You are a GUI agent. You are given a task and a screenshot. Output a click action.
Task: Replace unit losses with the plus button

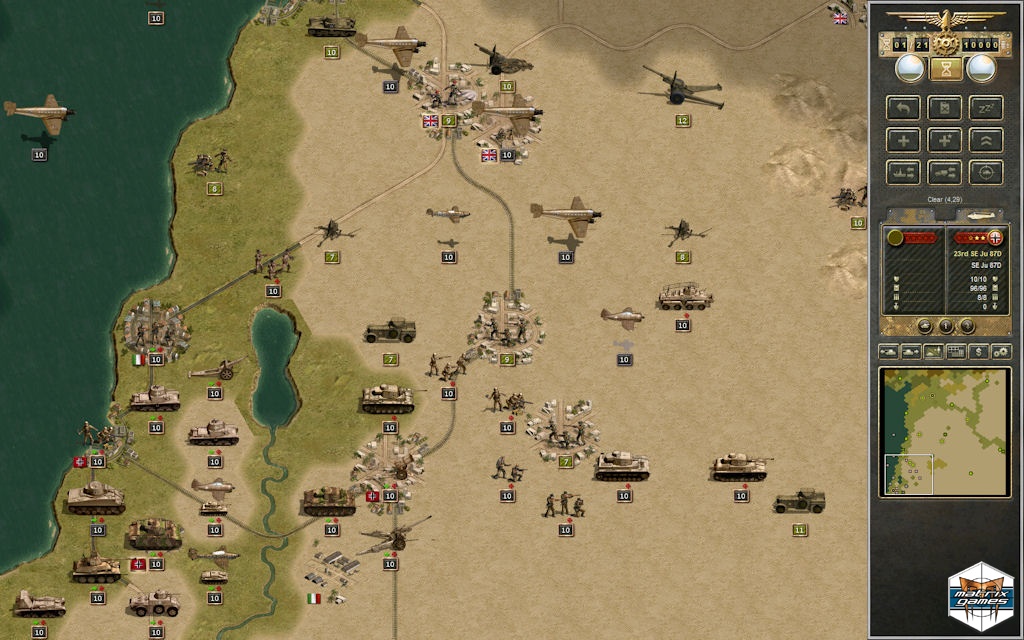pos(903,140)
